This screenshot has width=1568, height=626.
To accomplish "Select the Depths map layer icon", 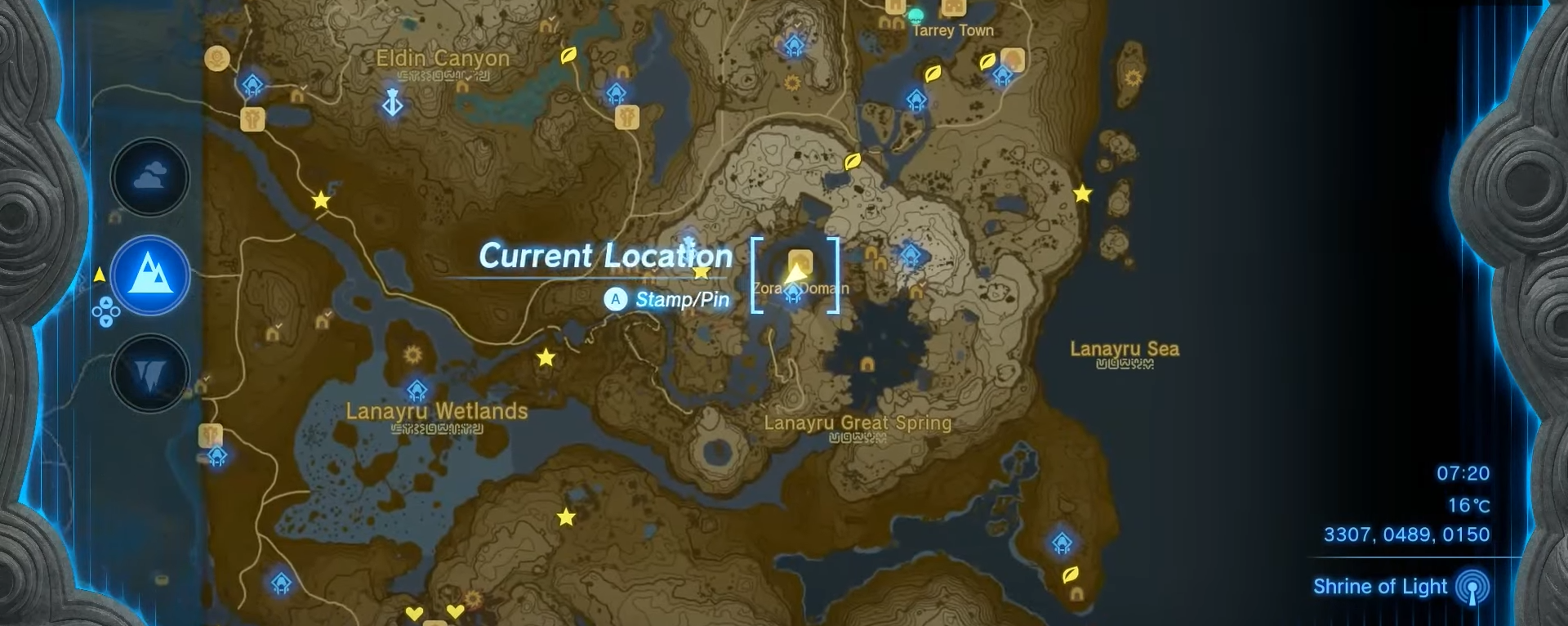I will pos(149,373).
